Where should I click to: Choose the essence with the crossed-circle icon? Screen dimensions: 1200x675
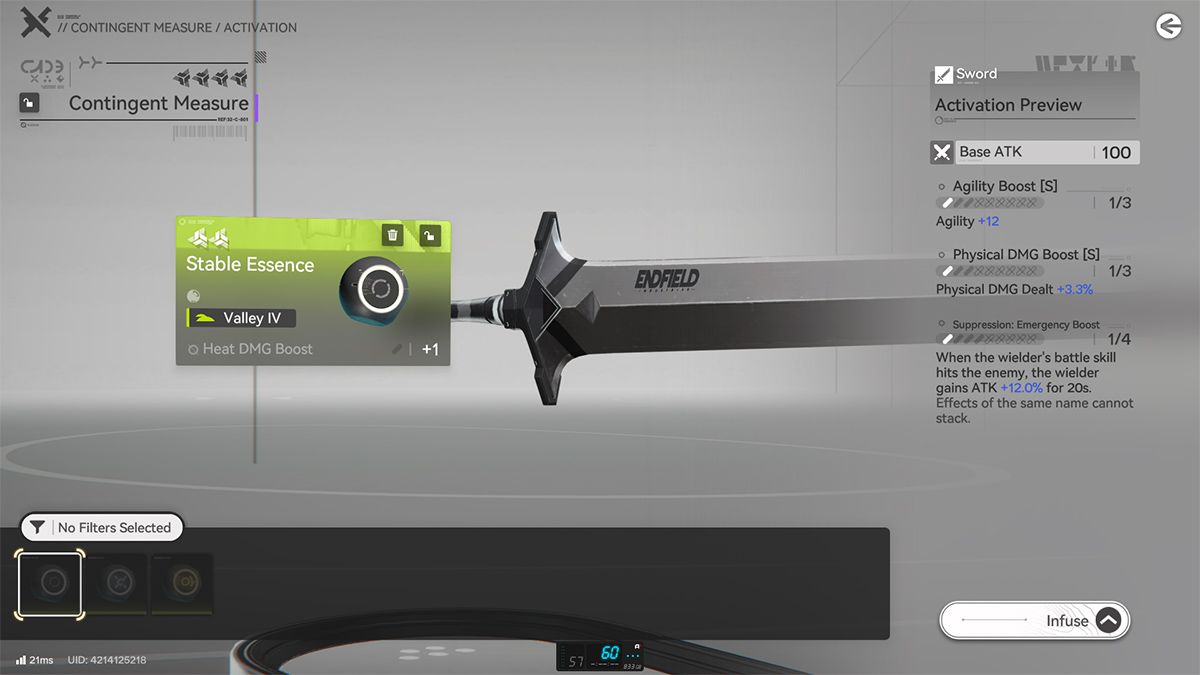point(118,583)
